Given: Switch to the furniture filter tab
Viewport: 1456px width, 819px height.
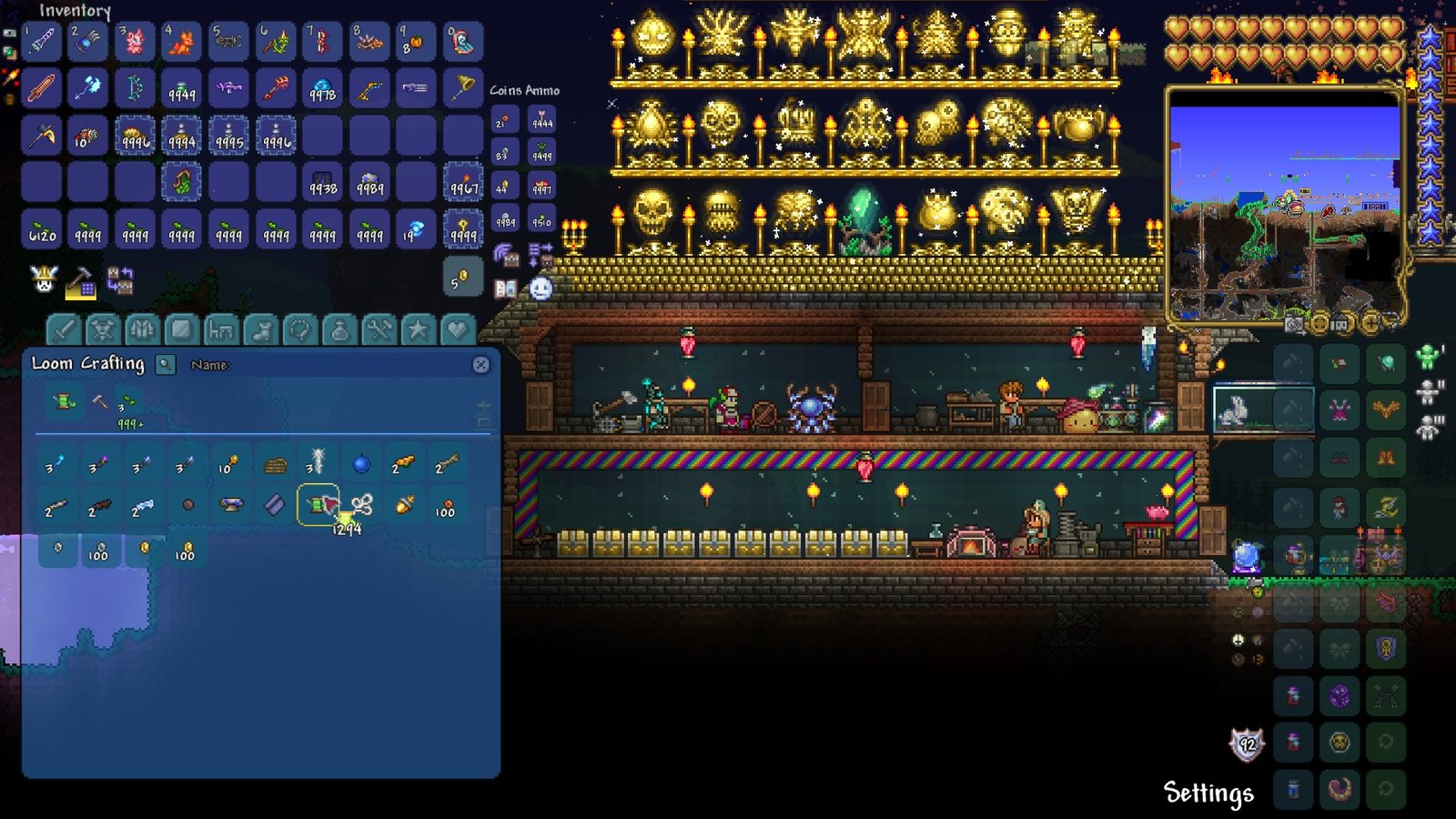Looking at the screenshot, I should (222, 329).
